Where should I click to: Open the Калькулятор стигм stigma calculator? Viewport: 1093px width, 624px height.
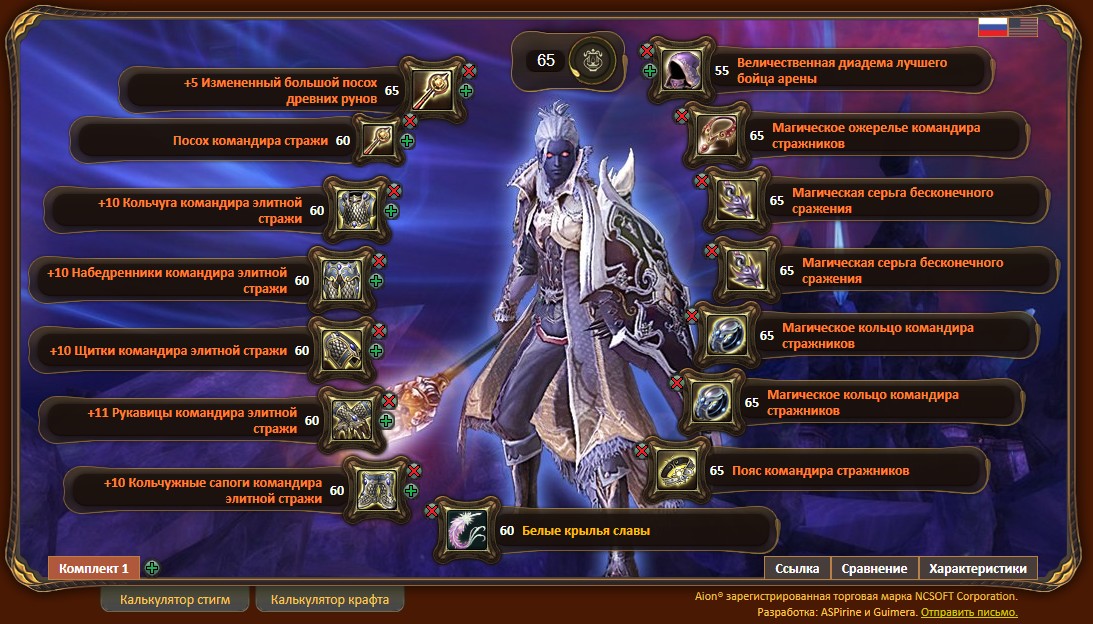175,600
